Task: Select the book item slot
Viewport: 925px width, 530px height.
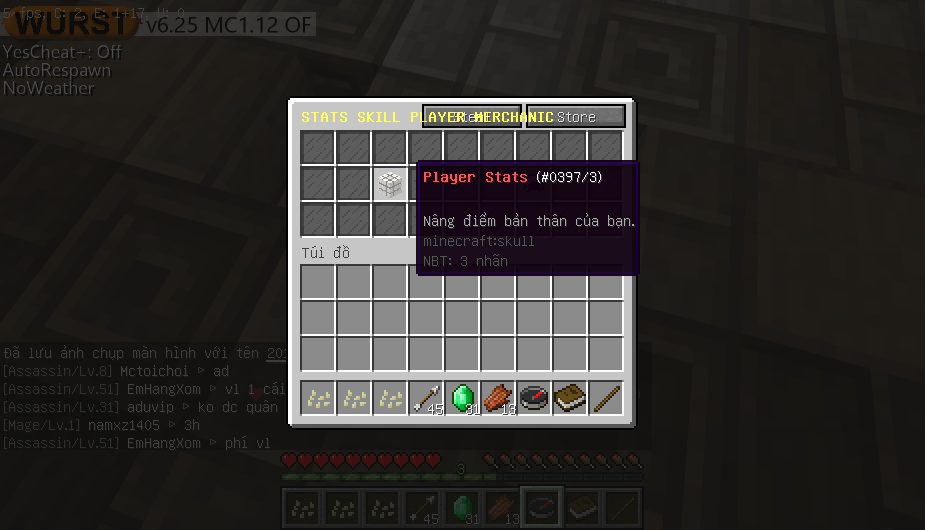Action: [570, 398]
